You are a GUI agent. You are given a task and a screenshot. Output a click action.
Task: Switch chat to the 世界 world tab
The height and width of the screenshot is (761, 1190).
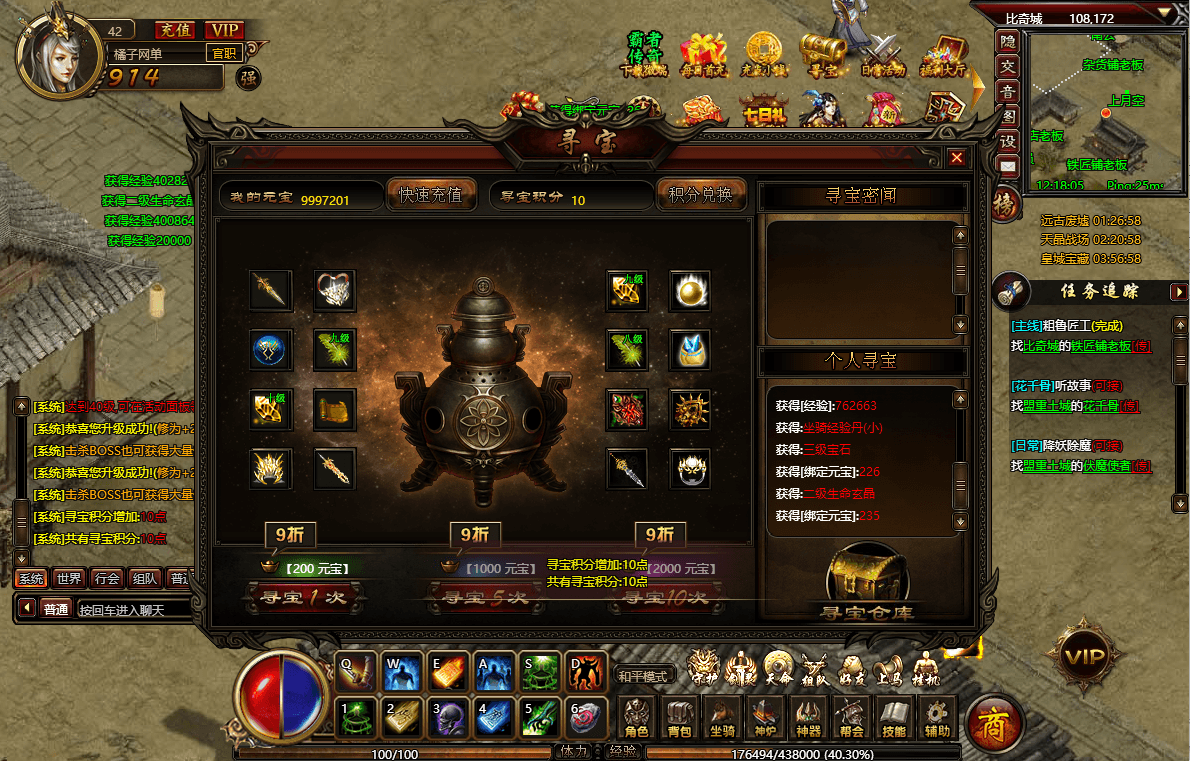pos(69,578)
